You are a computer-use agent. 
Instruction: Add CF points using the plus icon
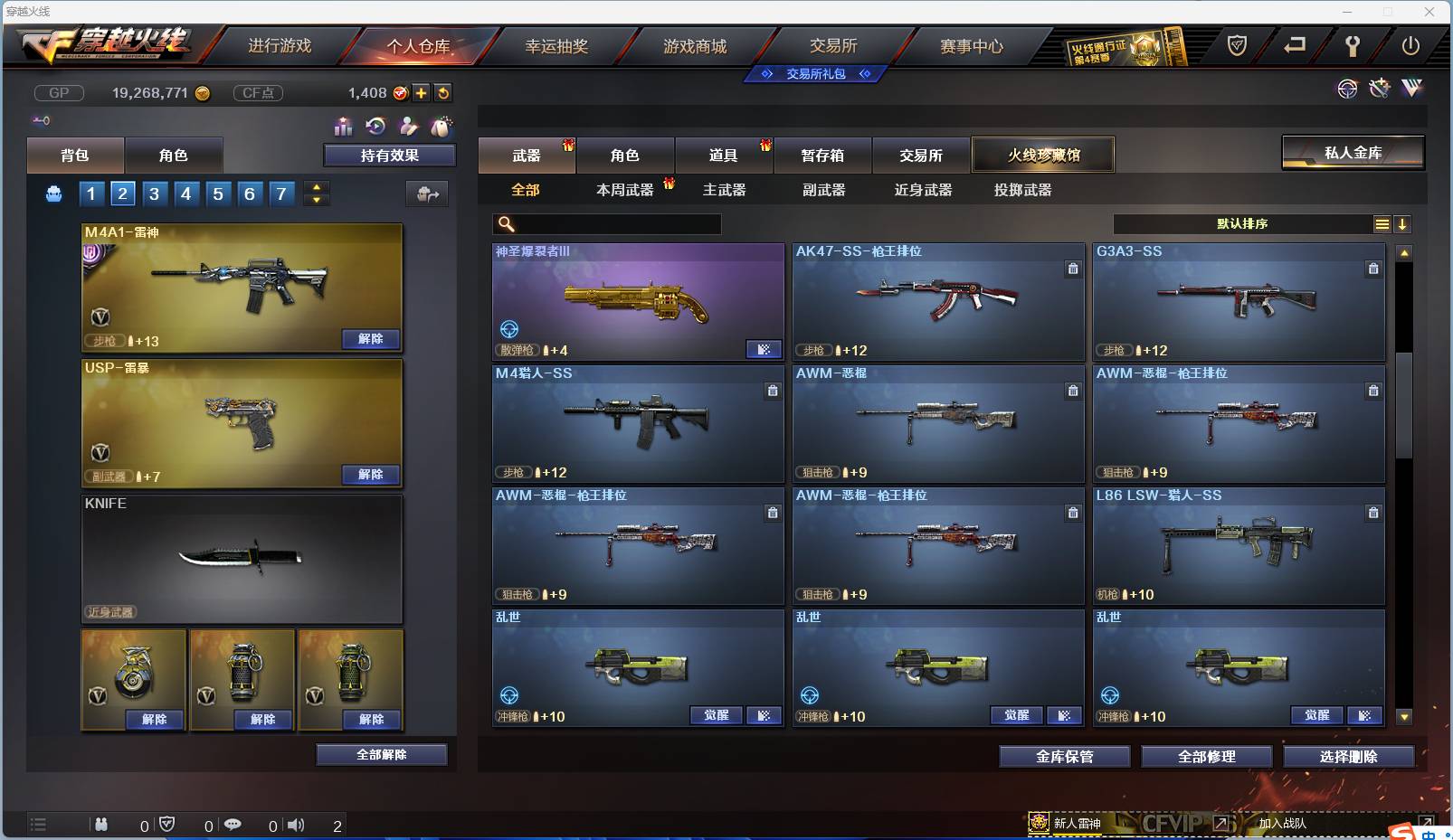tap(422, 92)
